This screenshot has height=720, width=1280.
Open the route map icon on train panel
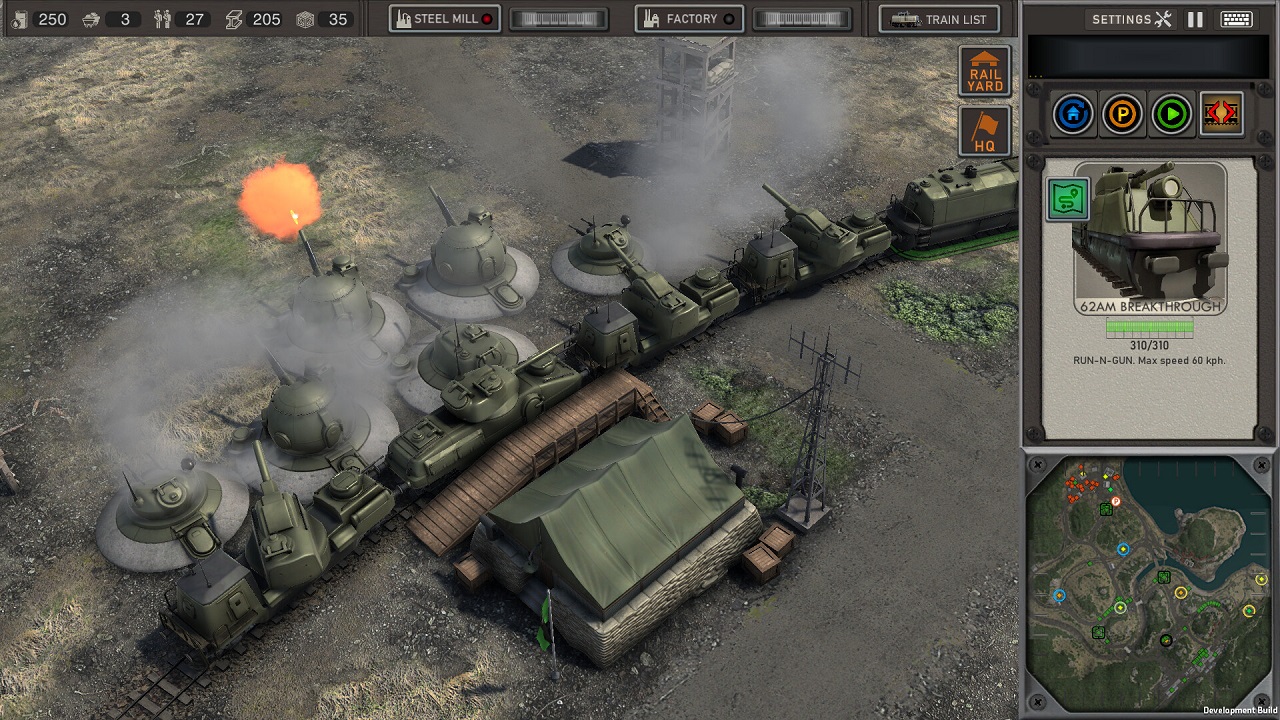[x=1066, y=198]
